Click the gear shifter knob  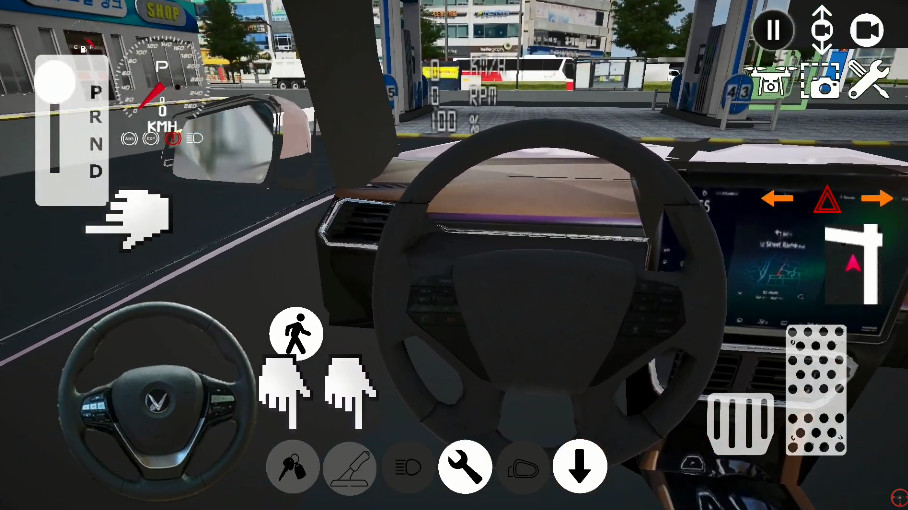[56, 80]
